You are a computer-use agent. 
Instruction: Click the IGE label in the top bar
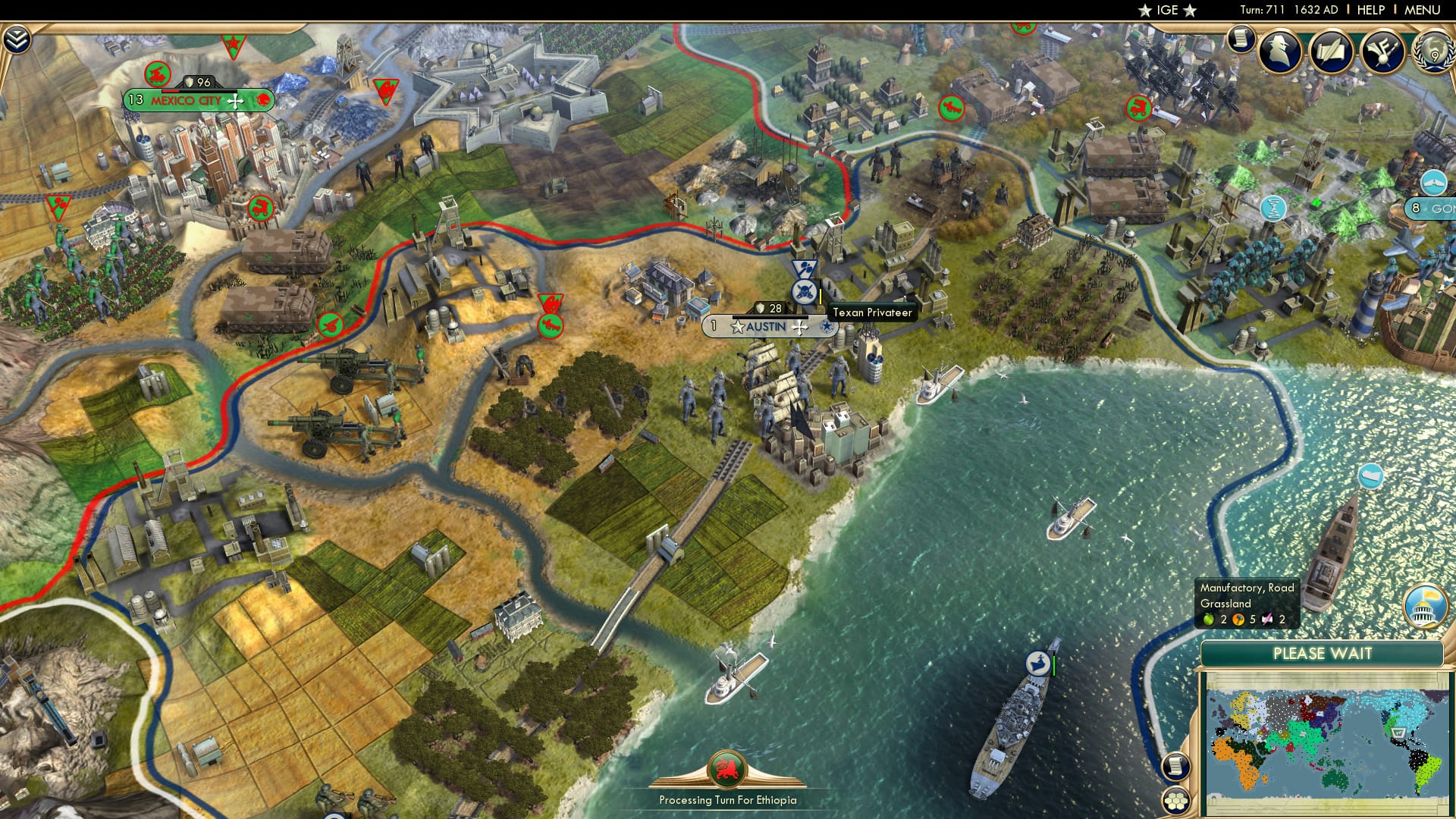(x=1169, y=10)
